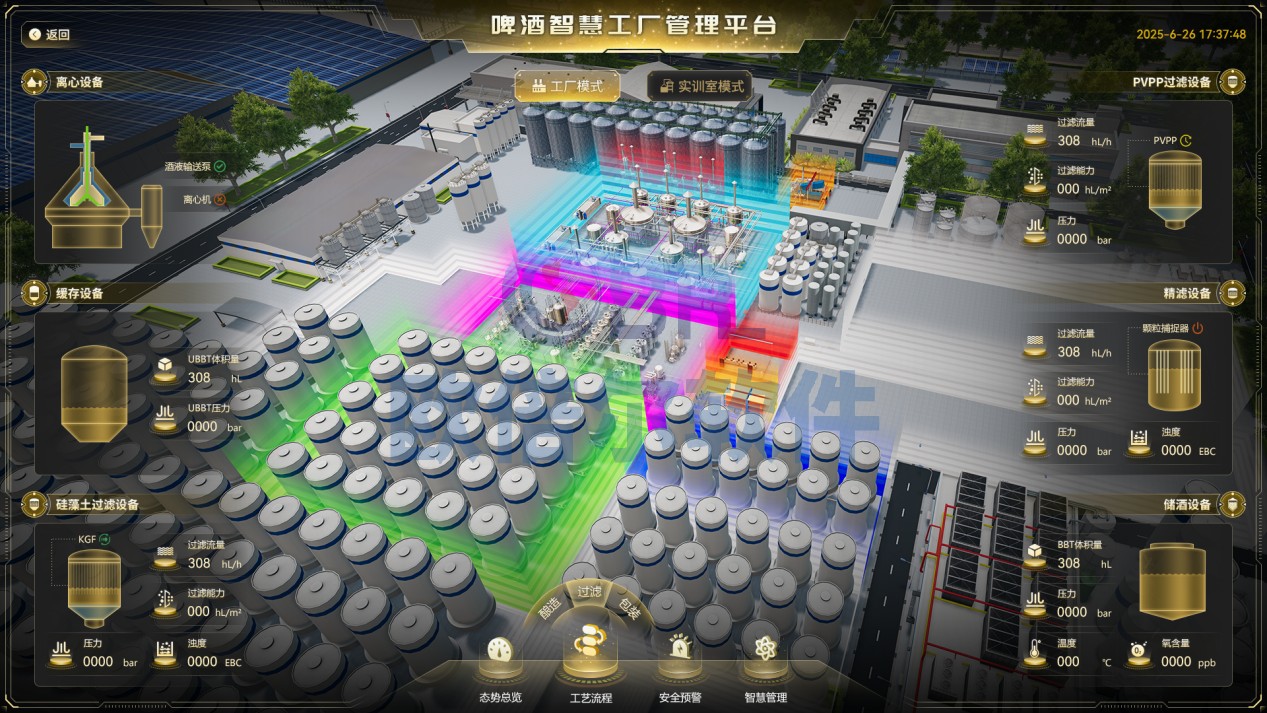Click the KGF green status icon
1267x713 pixels.
pos(104,539)
